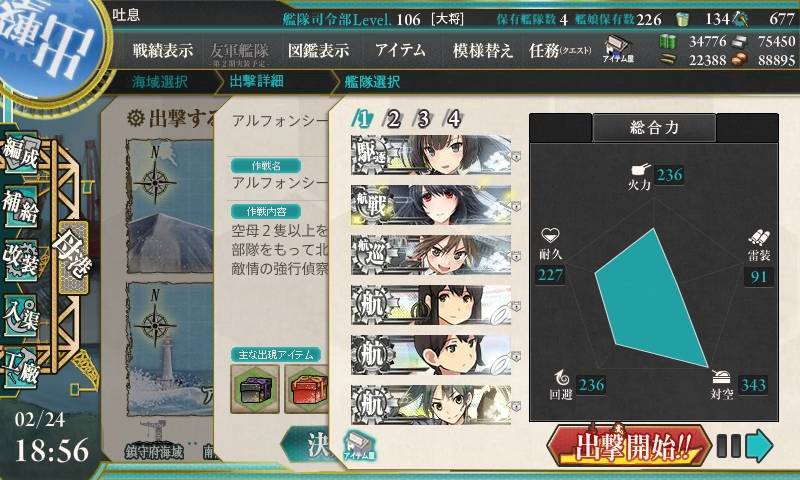Switch to fleet 3 tab
This screenshot has width=800, height=480.
[424, 119]
